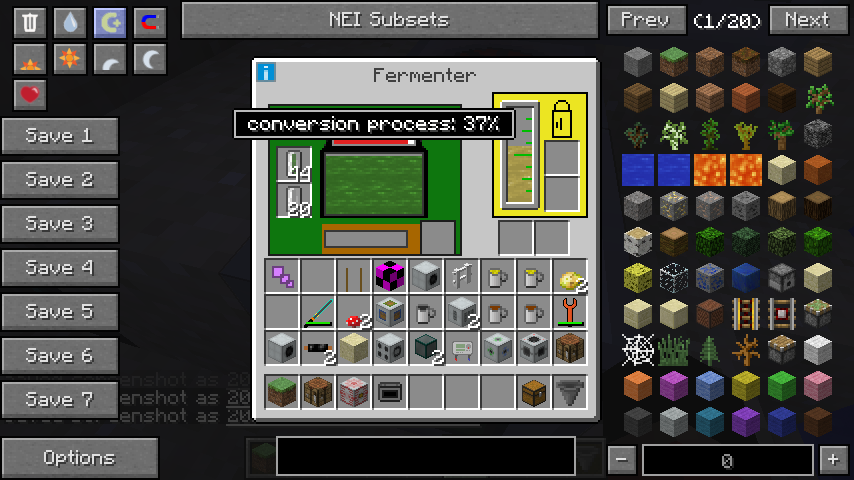Click the Save 4 button
The width and height of the screenshot is (854, 480).
coord(60,268)
